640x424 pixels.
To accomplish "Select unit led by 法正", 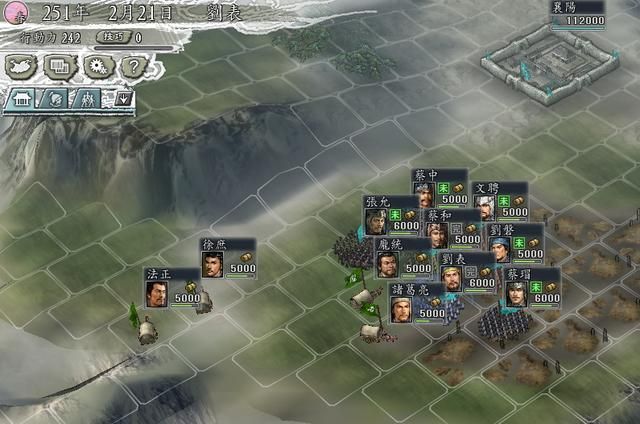I will coord(172,287).
